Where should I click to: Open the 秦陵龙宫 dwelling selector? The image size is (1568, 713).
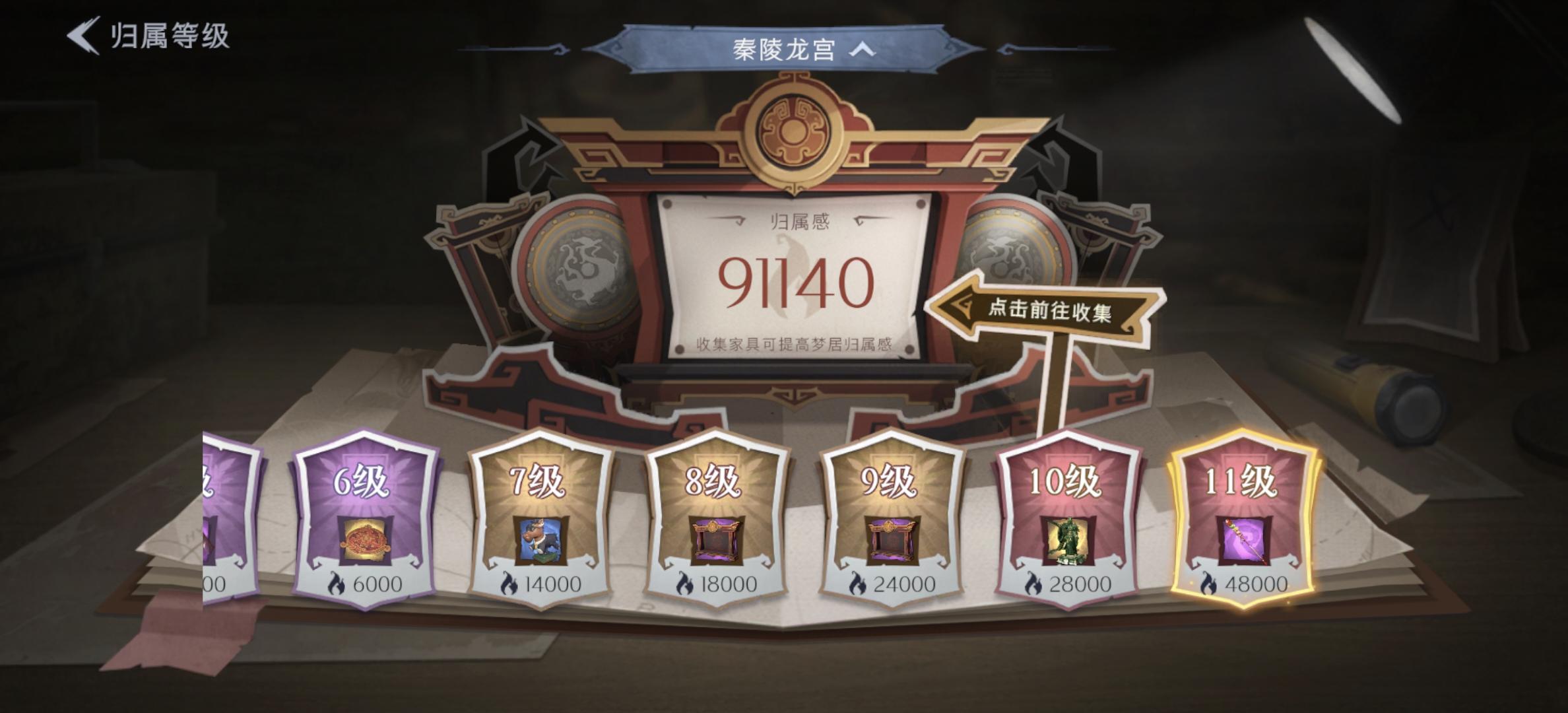click(x=782, y=48)
